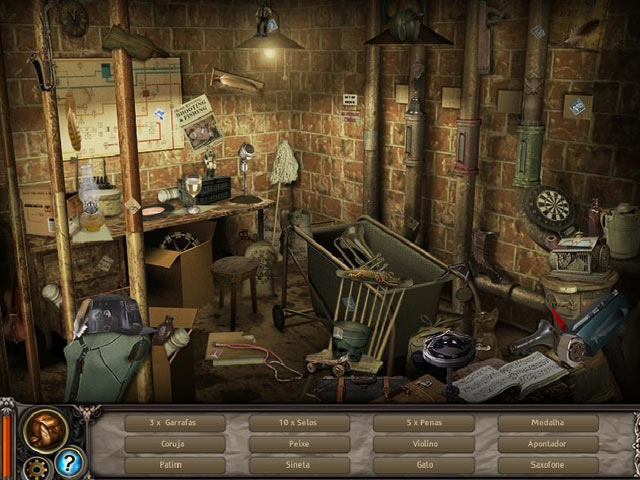This screenshot has height=480, width=640.
Task: Click the Apontador item label
Action: point(548,444)
